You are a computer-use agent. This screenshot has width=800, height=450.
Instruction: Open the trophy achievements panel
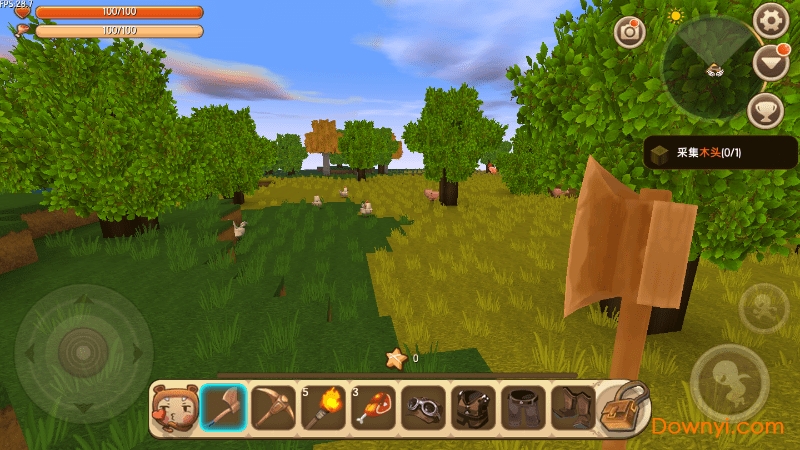click(x=765, y=110)
